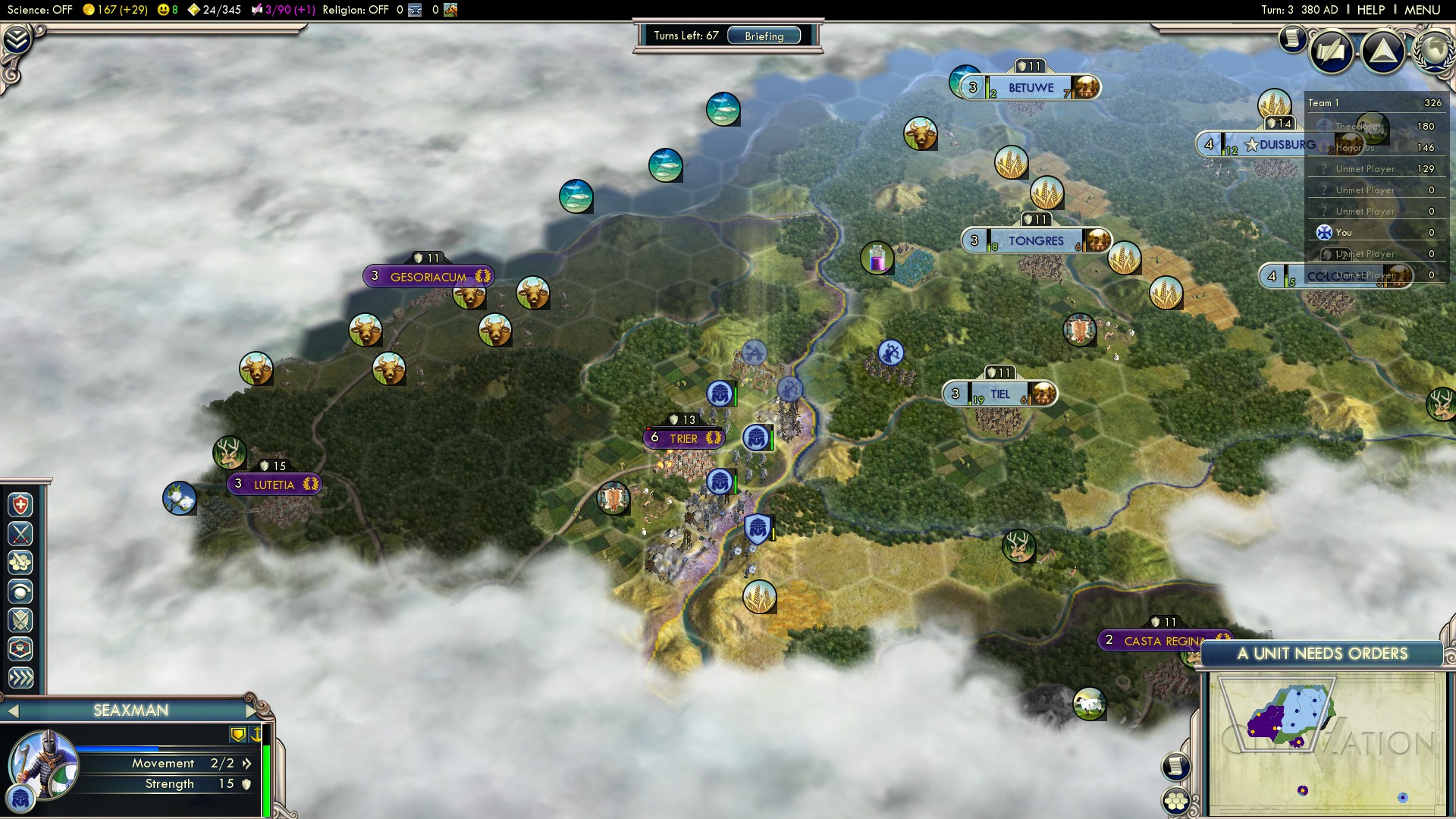This screenshot has height=819, width=1456.
Task: Open the scroll-and-quill advisor button
Action: pyautogui.click(x=1331, y=52)
